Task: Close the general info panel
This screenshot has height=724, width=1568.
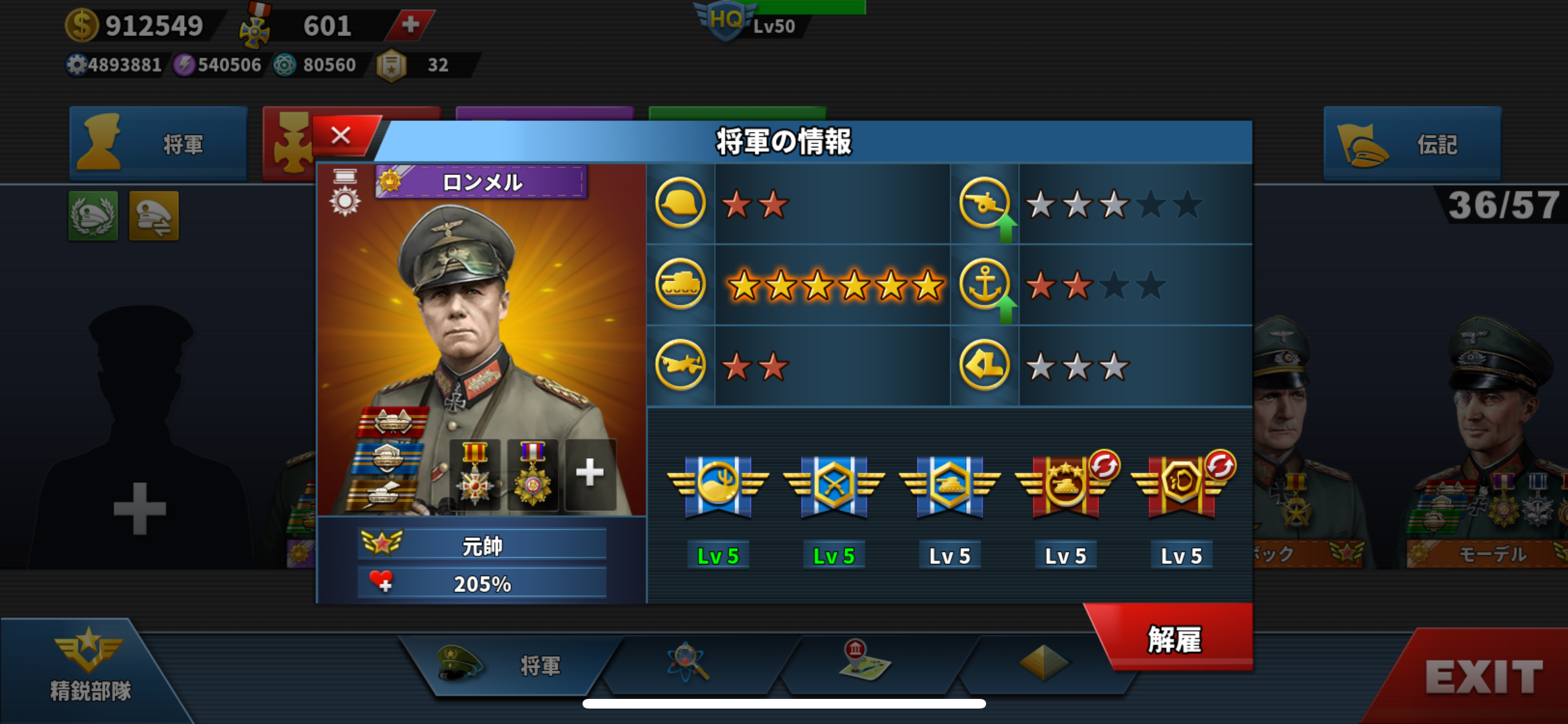Action: click(x=342, y=136)
